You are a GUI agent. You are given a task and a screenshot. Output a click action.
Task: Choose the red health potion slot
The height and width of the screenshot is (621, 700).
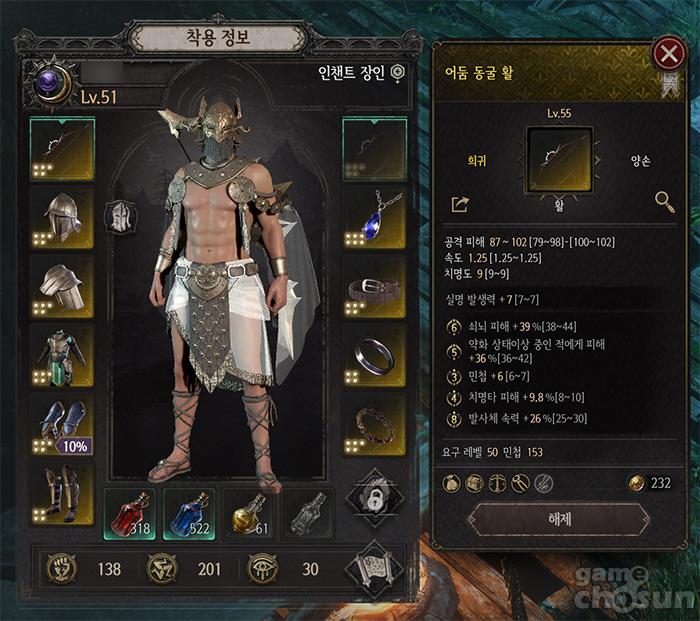click(129, 513)
